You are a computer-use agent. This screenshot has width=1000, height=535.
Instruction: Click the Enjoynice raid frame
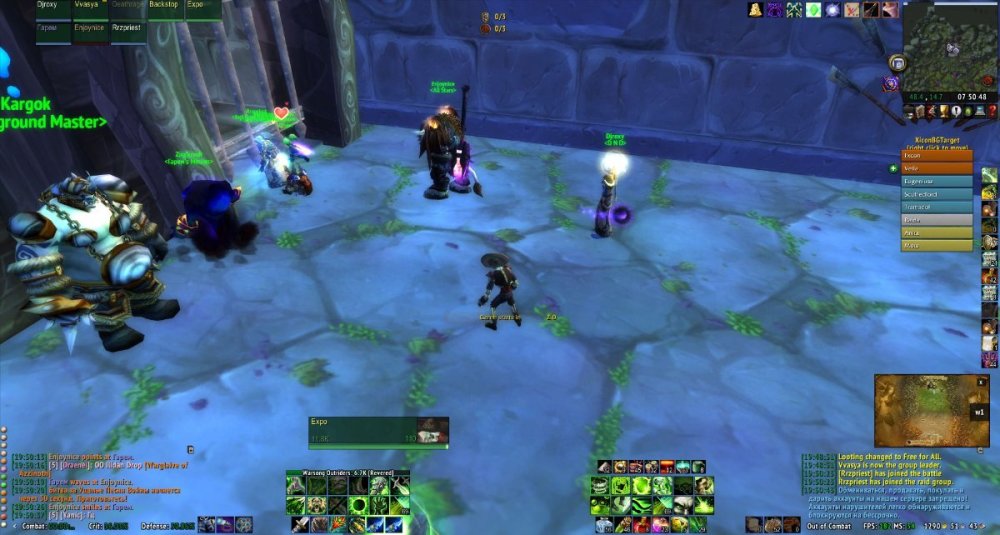click(90, 28)
